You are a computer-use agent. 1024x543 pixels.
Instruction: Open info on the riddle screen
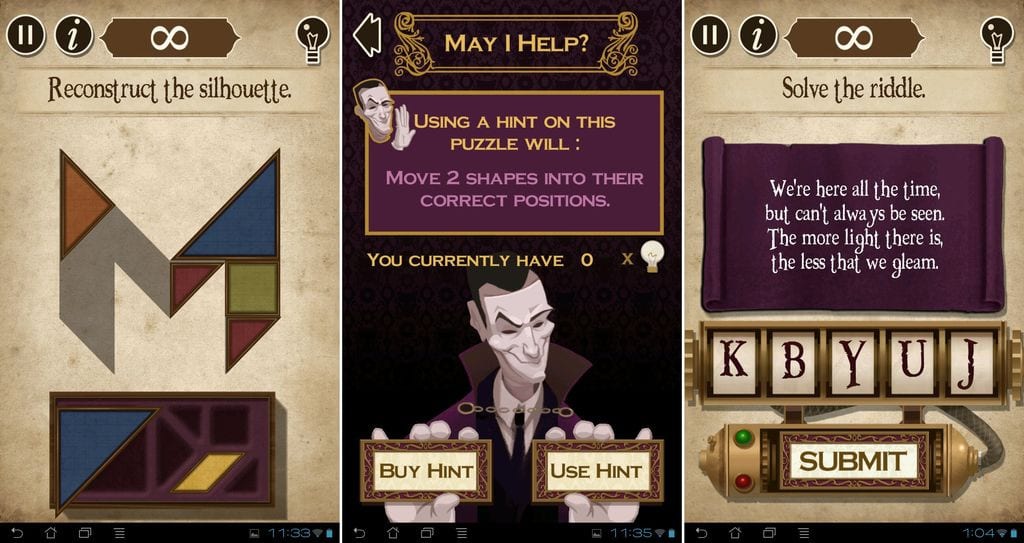click(758, 37)
